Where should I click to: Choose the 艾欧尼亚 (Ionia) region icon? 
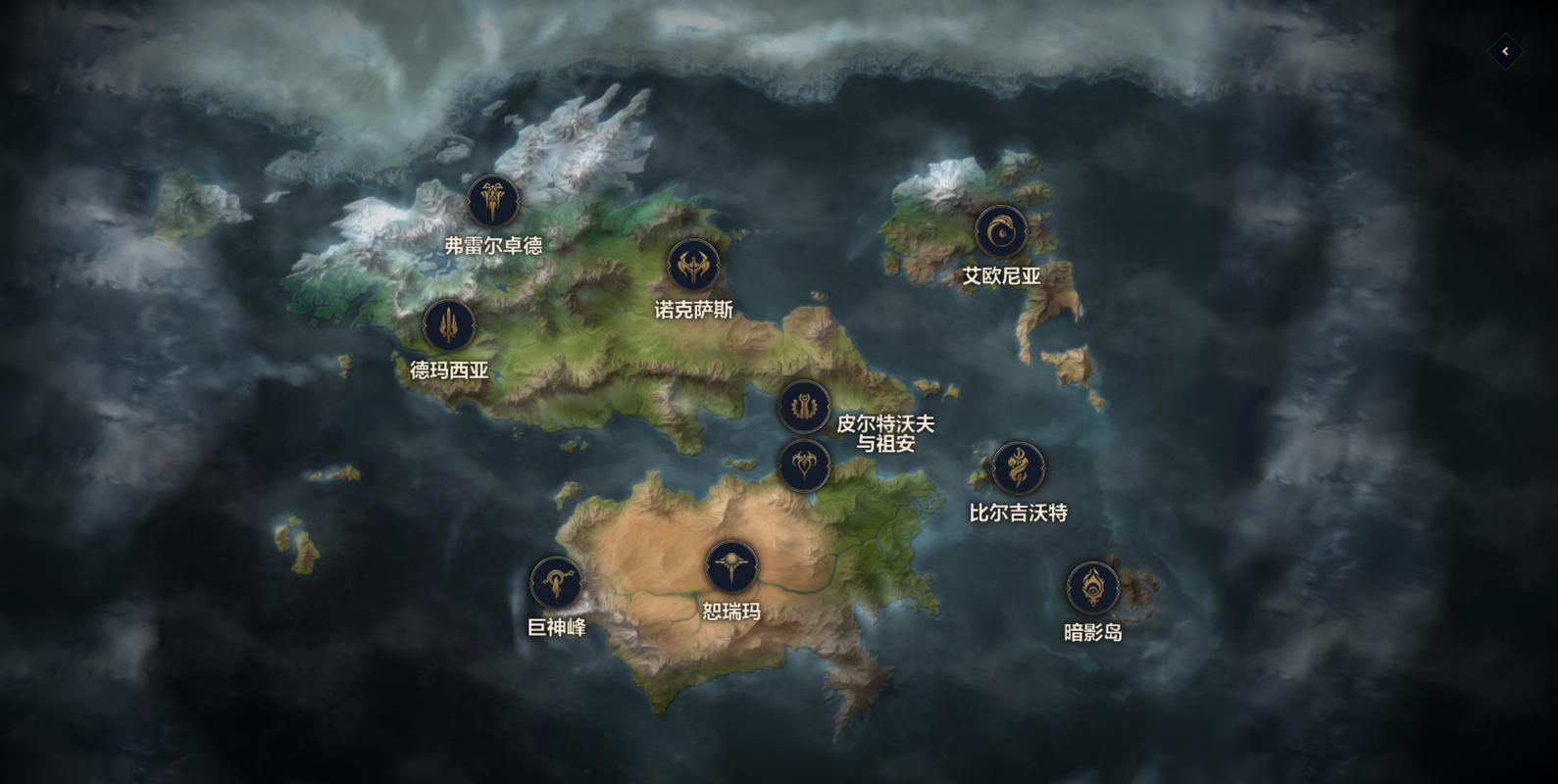pos(1001,232)
